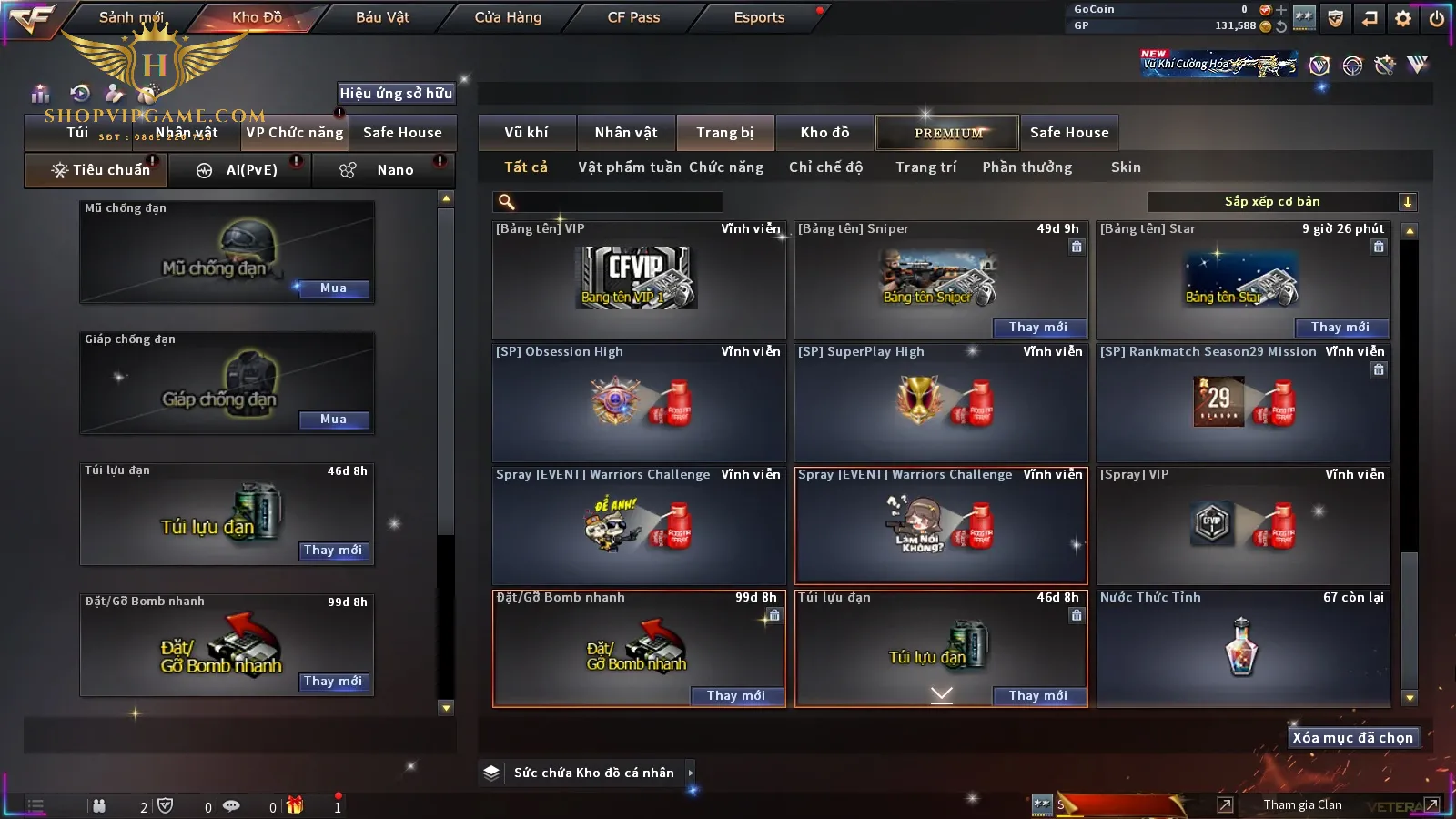
Task: Open the Cửa Hàng shop
Action: pyautogui.click(x=508, y=17)
